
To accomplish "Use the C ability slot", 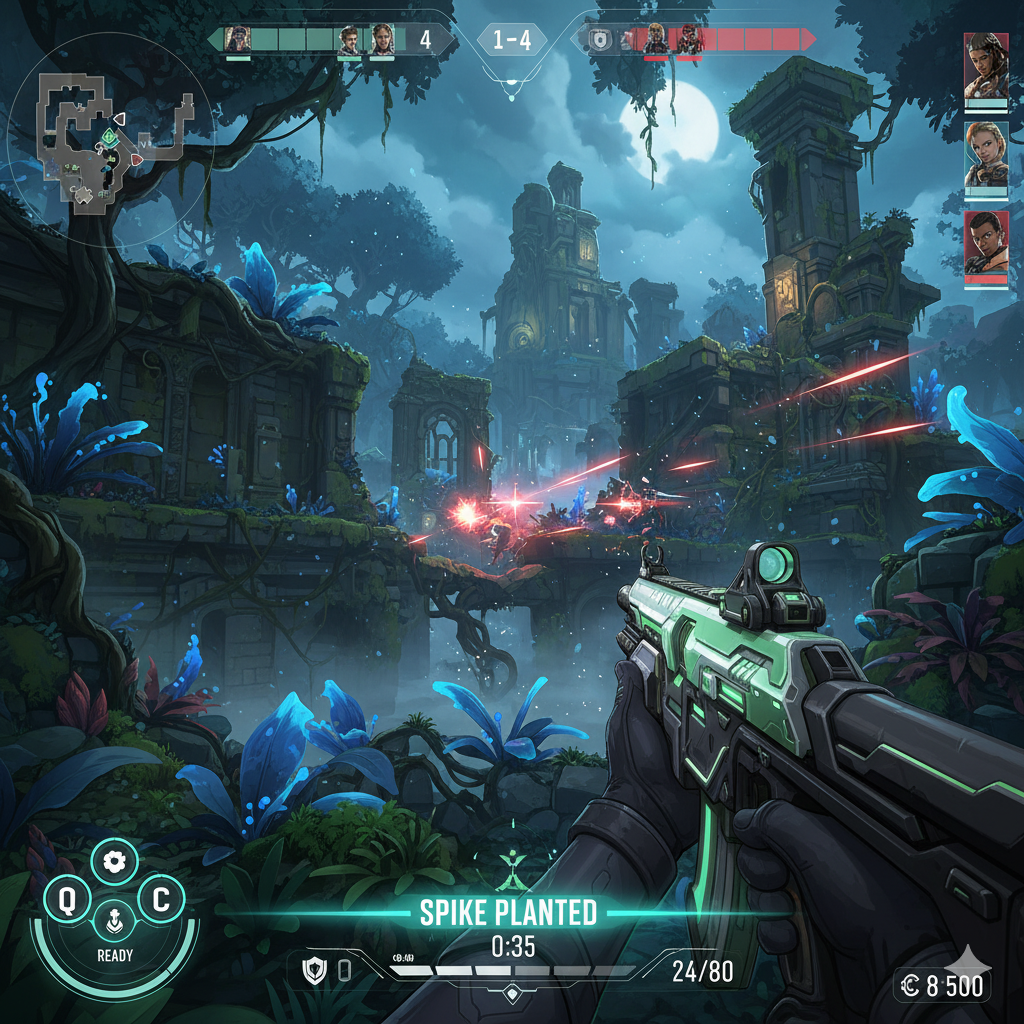I will 159,901.
